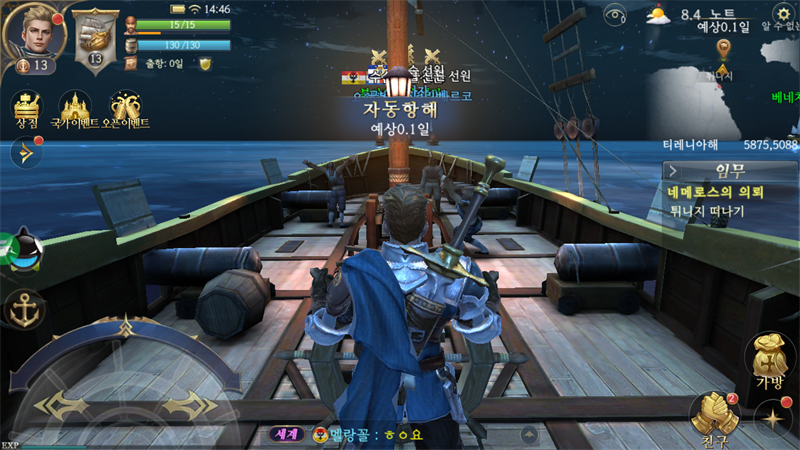The image size is (800, 450).
Task: Open the ship emblem panel
Action: 96,38
